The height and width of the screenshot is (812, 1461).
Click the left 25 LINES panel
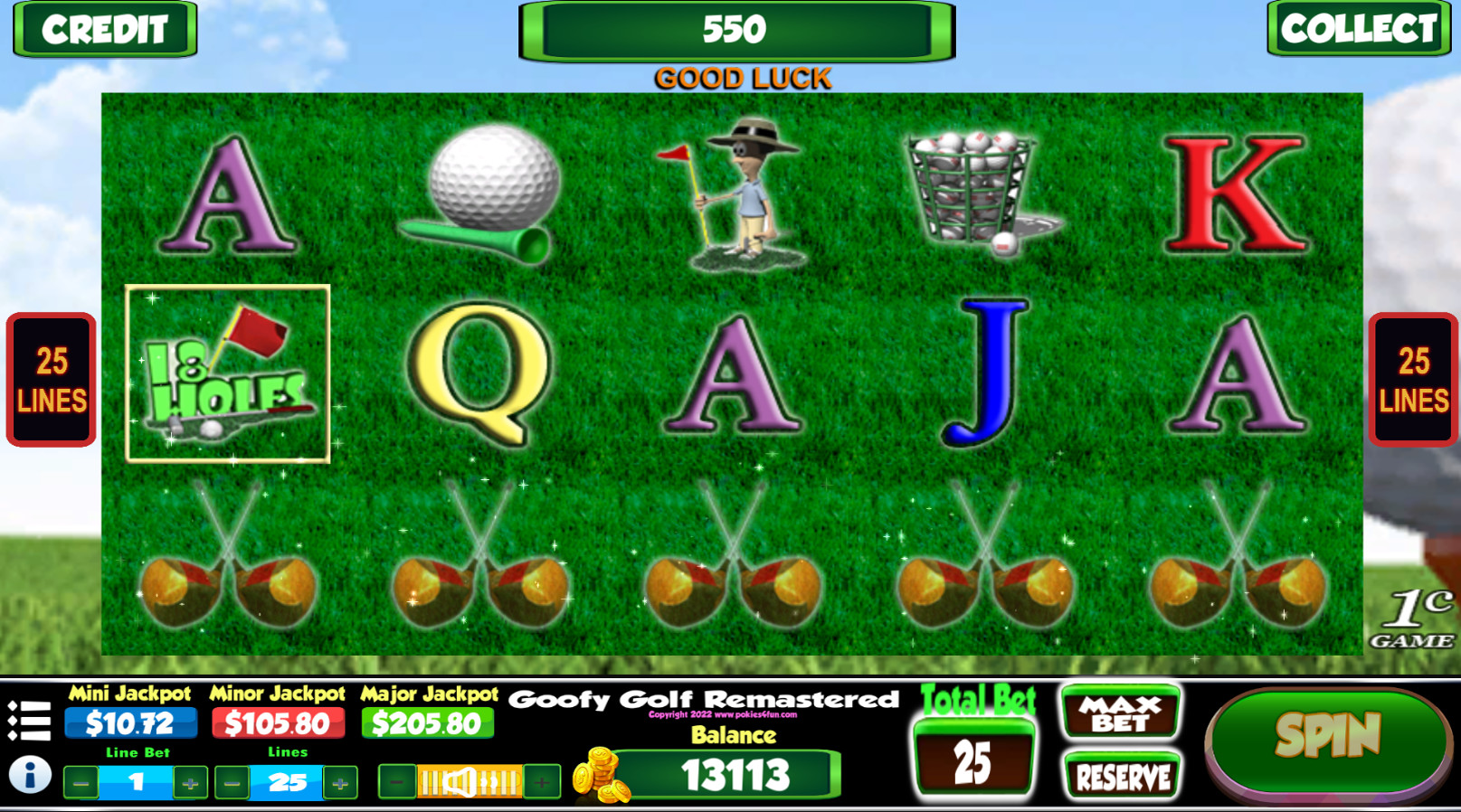click(x=50, y=380)
